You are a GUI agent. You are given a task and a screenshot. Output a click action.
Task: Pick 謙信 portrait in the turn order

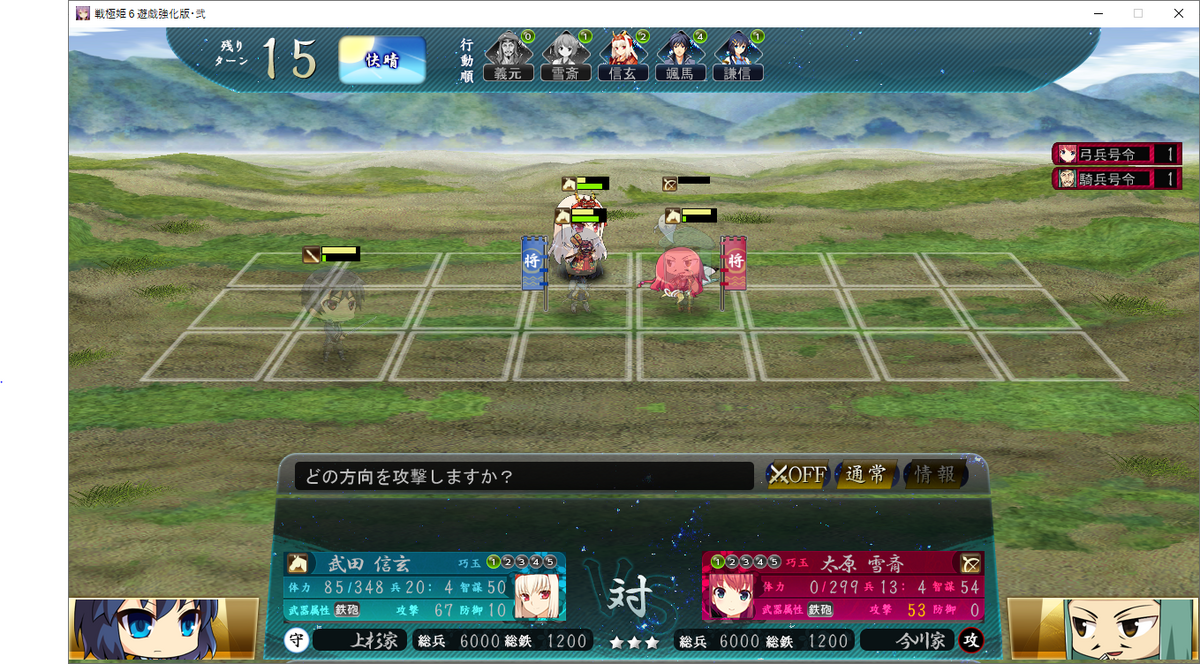click(x=739, y=56)
